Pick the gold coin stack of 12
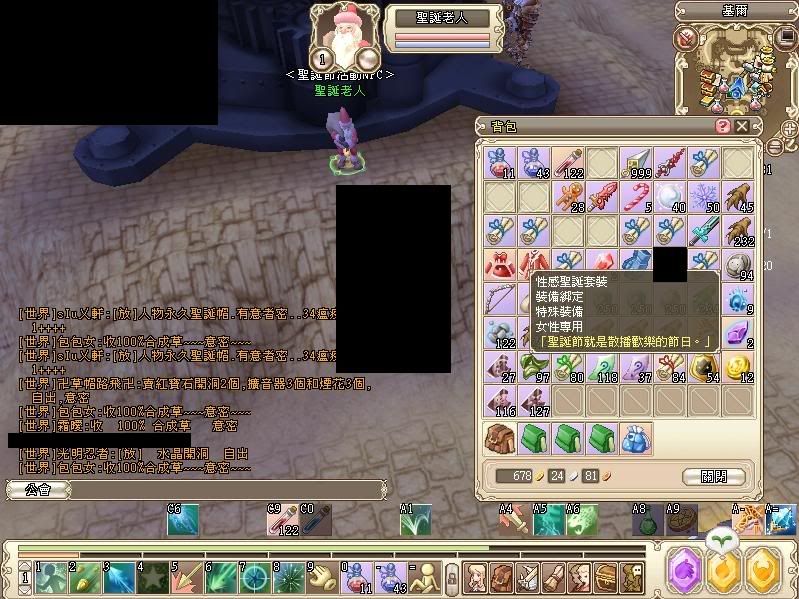The height and width of the screenshot is (599, 799). pyautogui.click(x=736, y=366)
